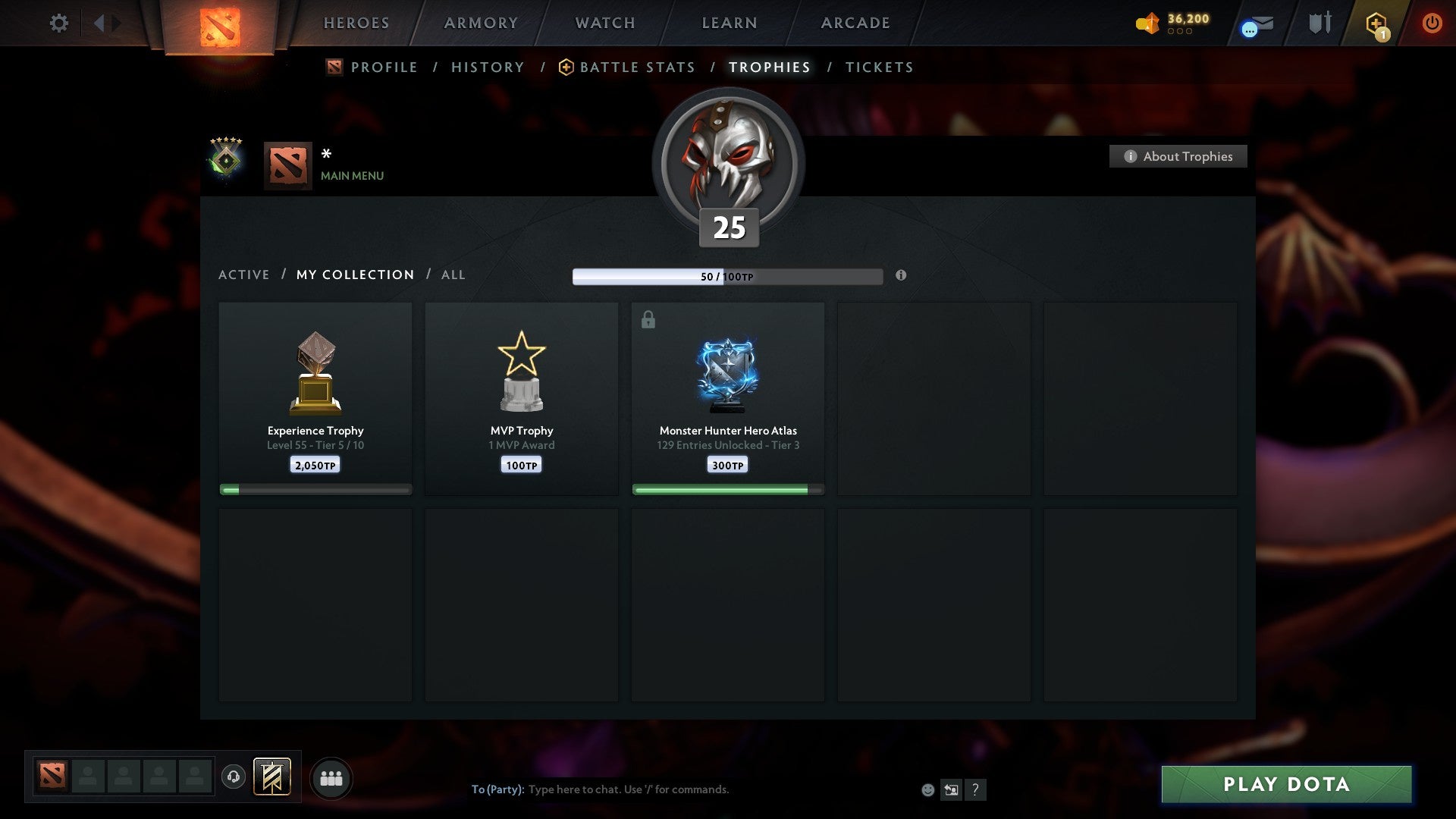
Task: Click the 50/100TP progress bar
Action: [726, 276]
